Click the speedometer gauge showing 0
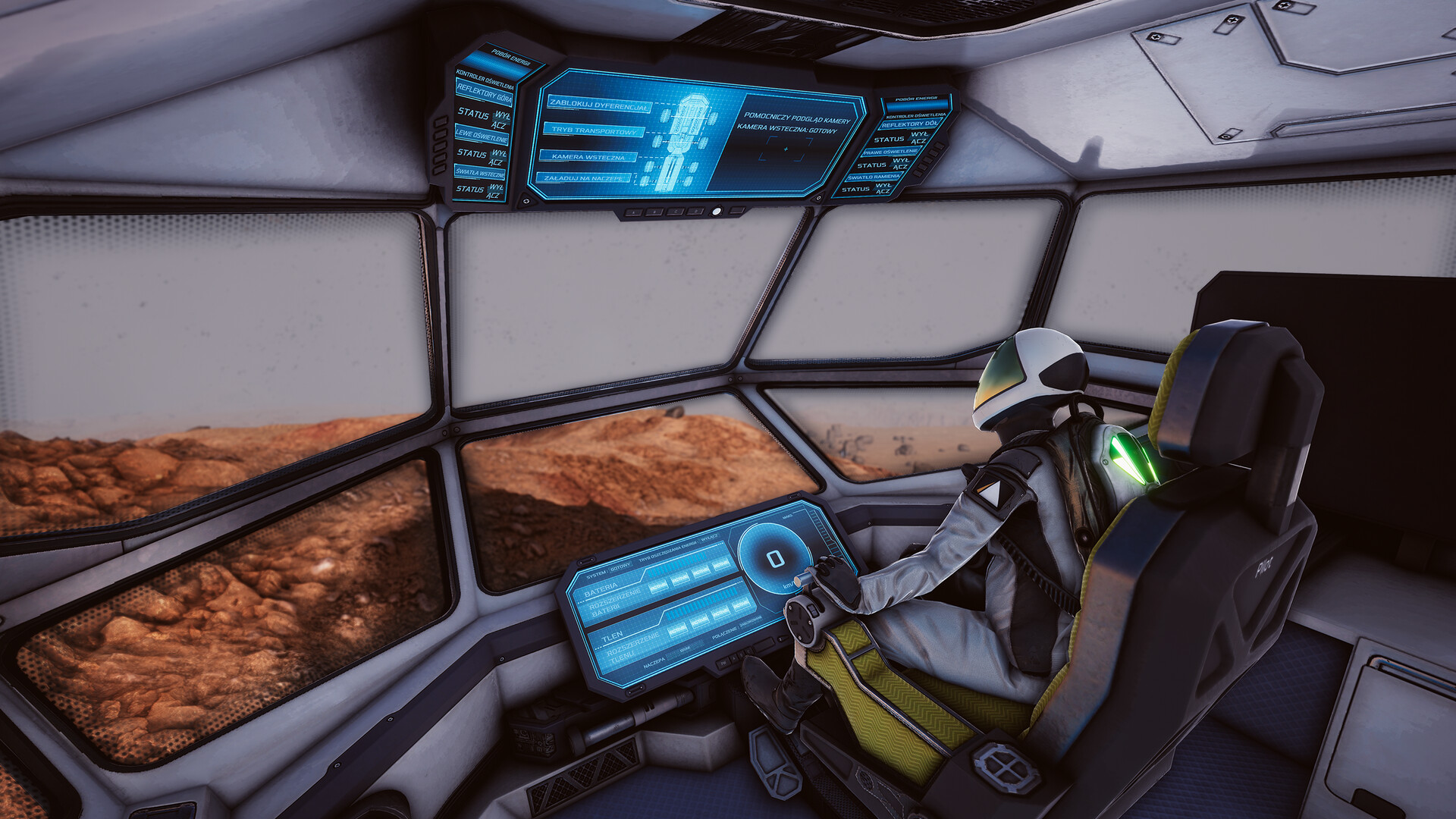Screen dimensions: 1456x819 click(774, 559)
